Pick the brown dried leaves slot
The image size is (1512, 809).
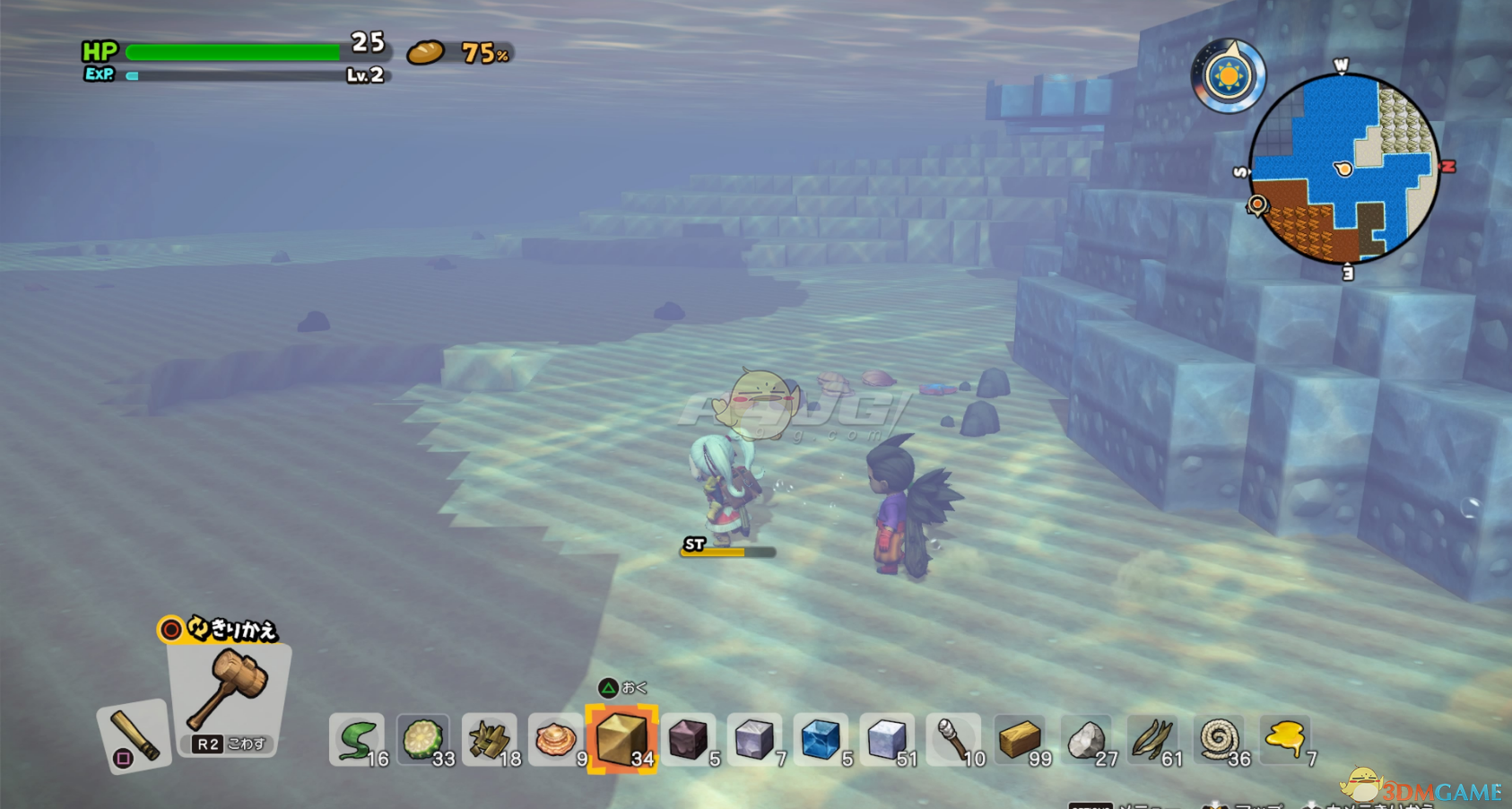coord(1152,740)
